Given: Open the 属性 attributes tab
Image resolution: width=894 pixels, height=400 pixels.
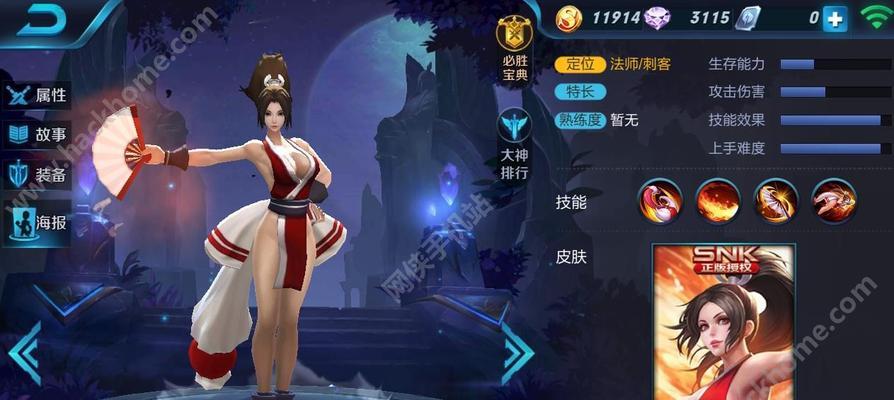Looking at the screenshot, I should pos(38,95).
